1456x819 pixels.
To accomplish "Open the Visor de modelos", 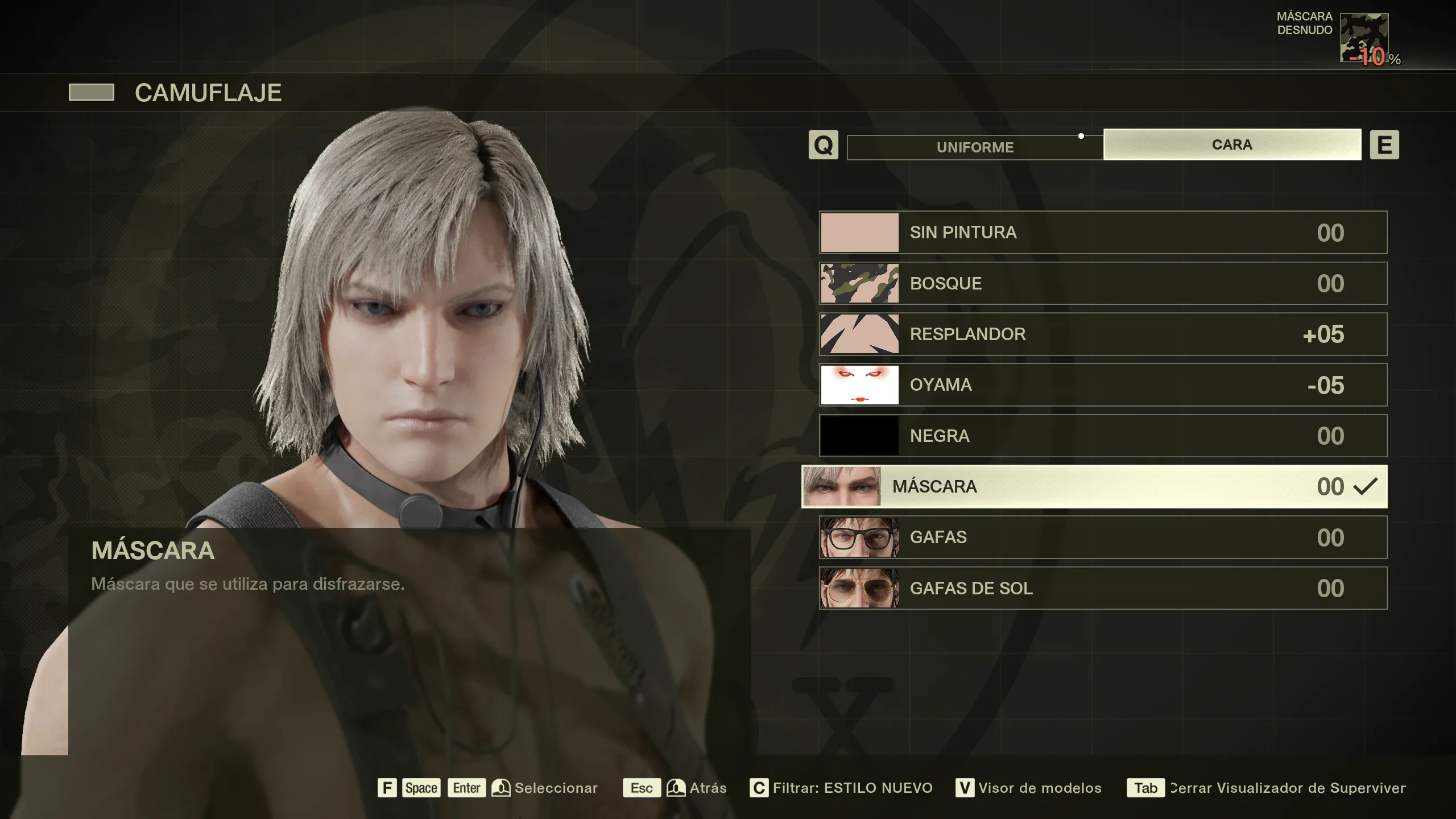I will click(1039, 788).
